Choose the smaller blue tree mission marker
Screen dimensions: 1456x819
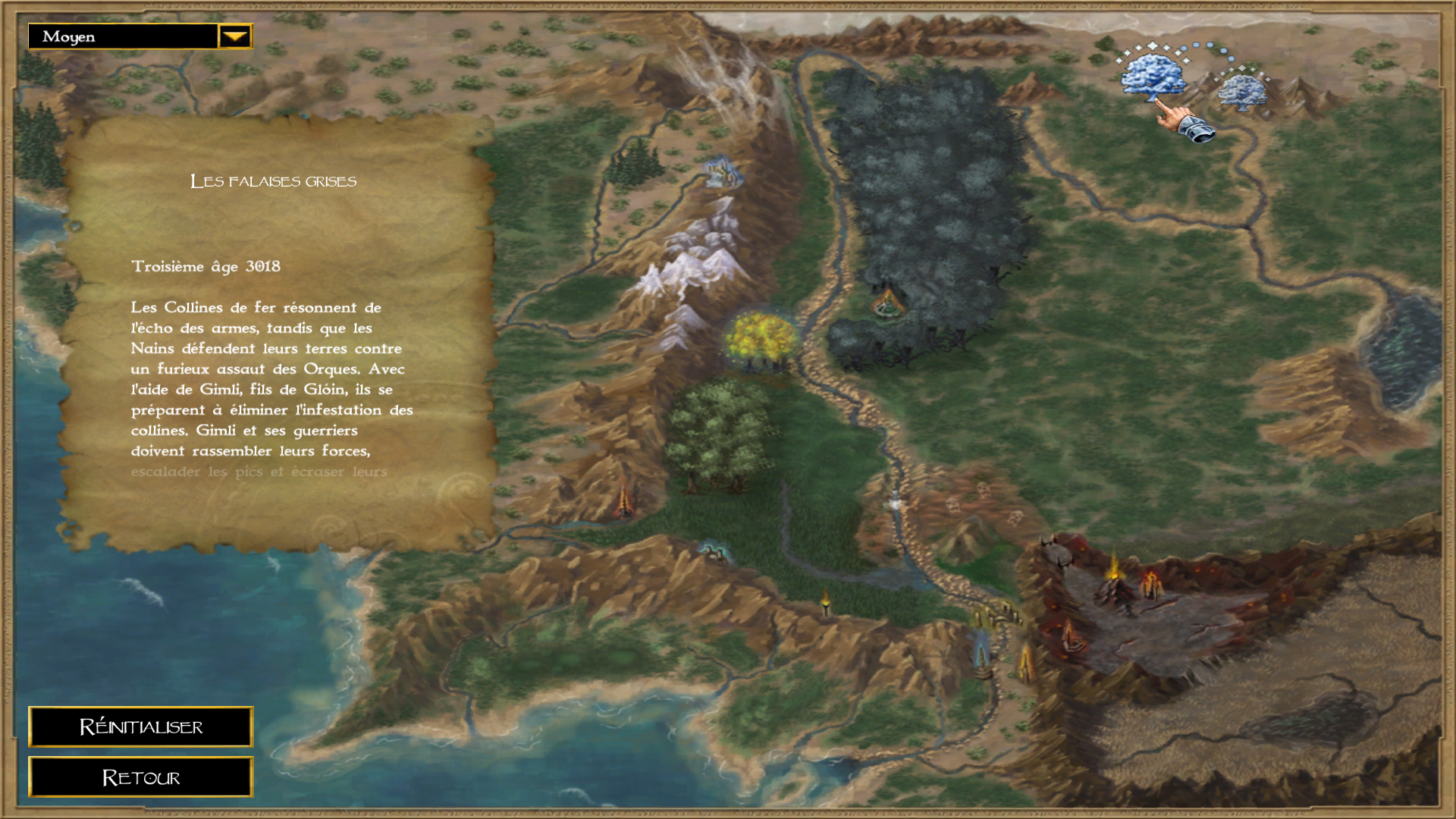click(x=1241, y=92)
